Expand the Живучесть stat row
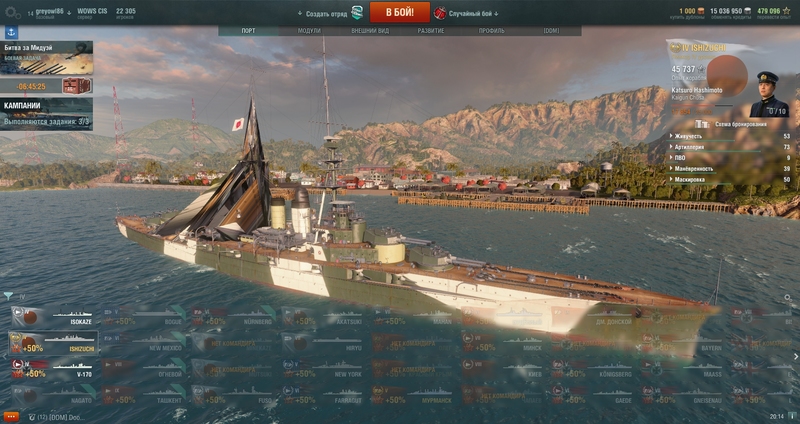The image size is (800, 424). 730,136
